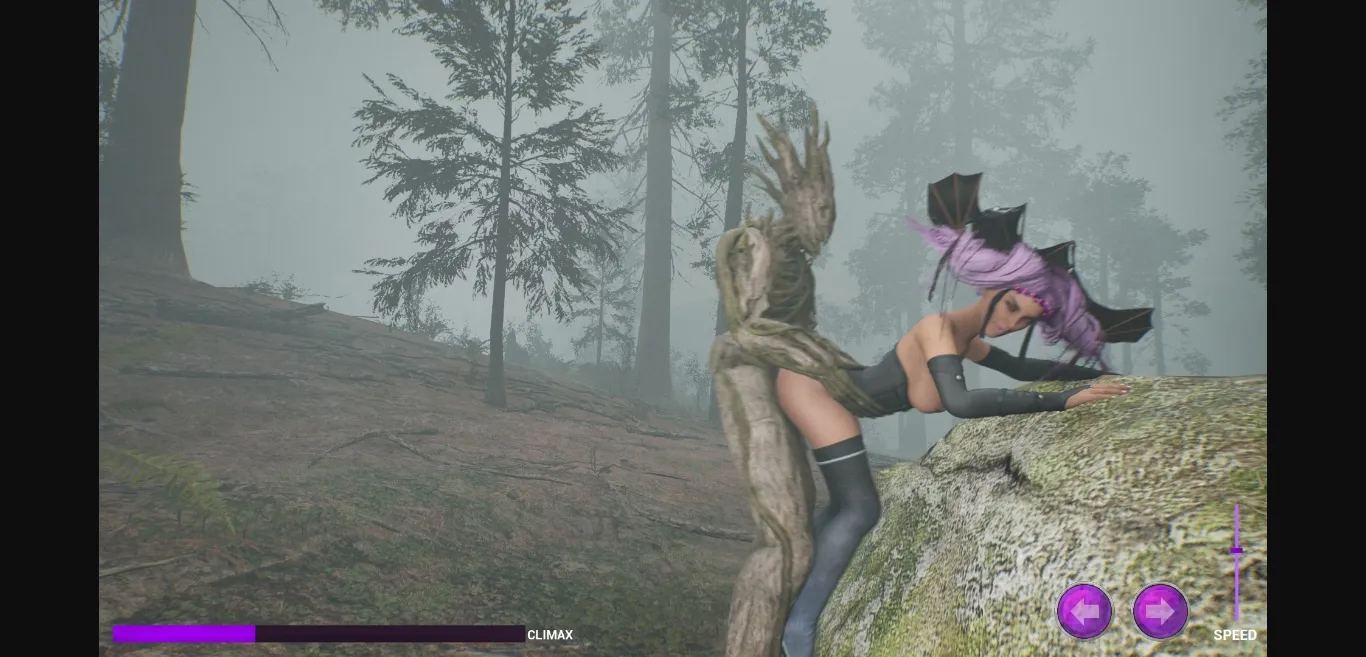The width and height of the screenshot is (1366, 657).
Task: Click the purple left arrow button
Action: click(x=1084, y=611)
